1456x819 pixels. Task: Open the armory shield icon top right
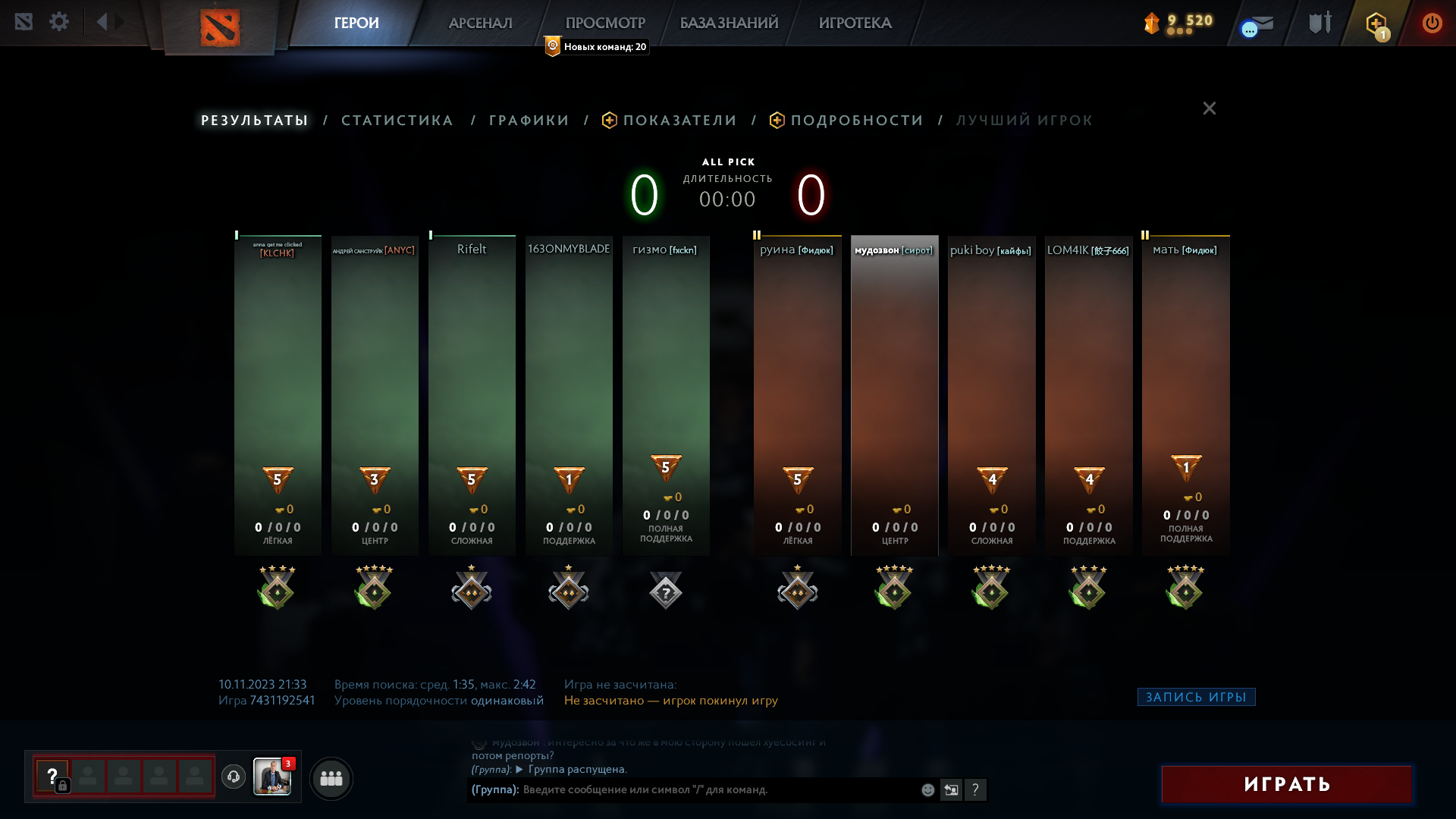[1319, 22]
